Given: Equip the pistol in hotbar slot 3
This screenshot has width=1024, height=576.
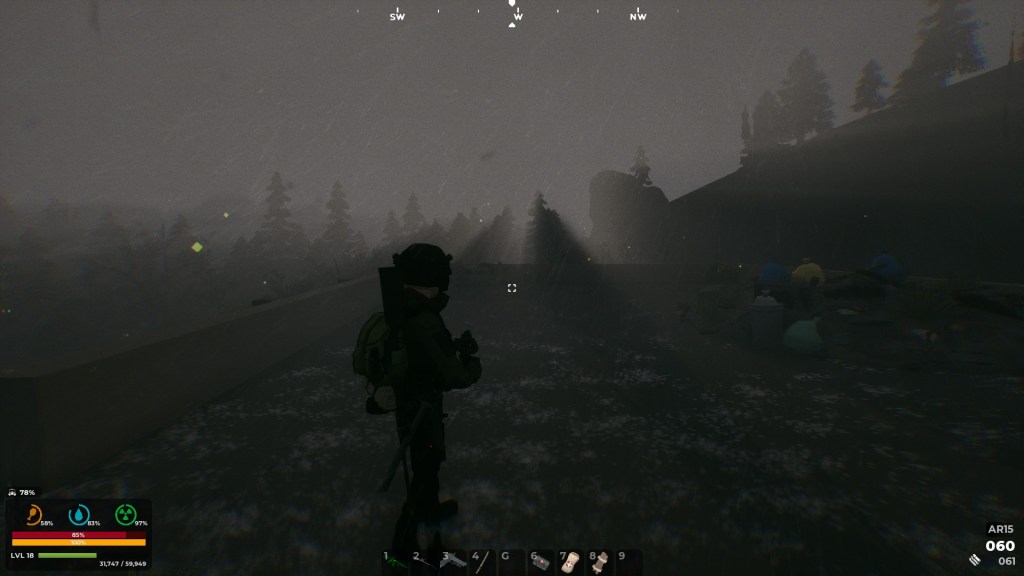Looking at the screenshot, I should pyautogui.click(x=454, y=562).
